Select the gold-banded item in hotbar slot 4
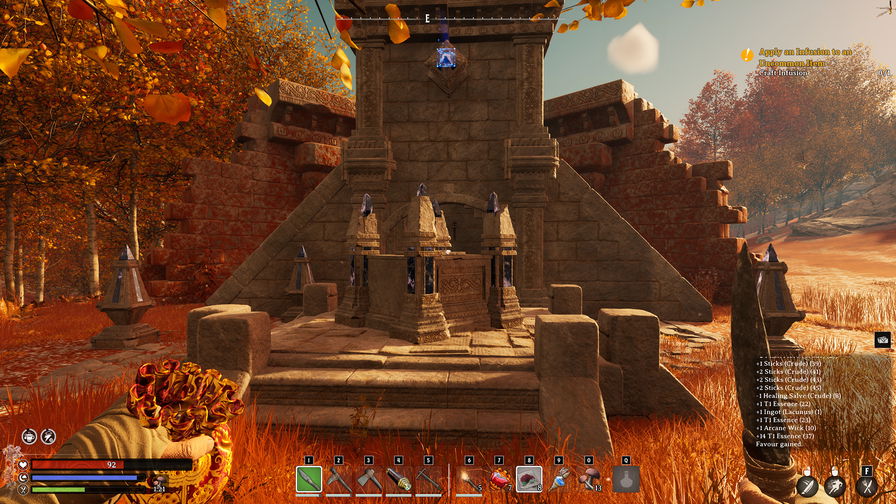The width and height of the screenshot is (896, 504). [x=399, y=480]
